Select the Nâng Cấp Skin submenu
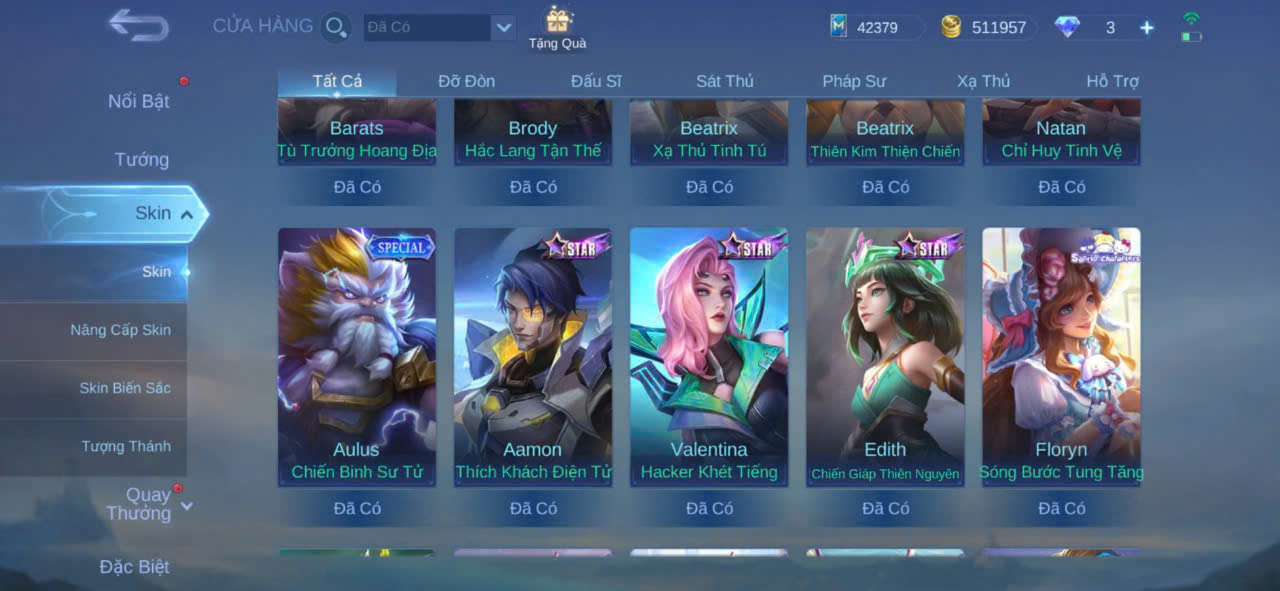Screen dimensions: 1280x591 [x=120, y=330]
